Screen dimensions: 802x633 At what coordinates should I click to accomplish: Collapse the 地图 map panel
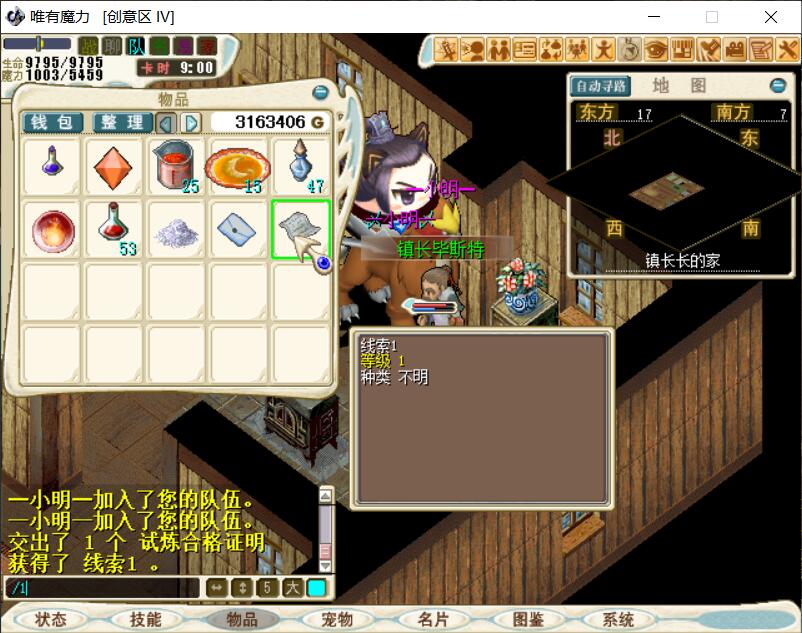tap(778, 85)
